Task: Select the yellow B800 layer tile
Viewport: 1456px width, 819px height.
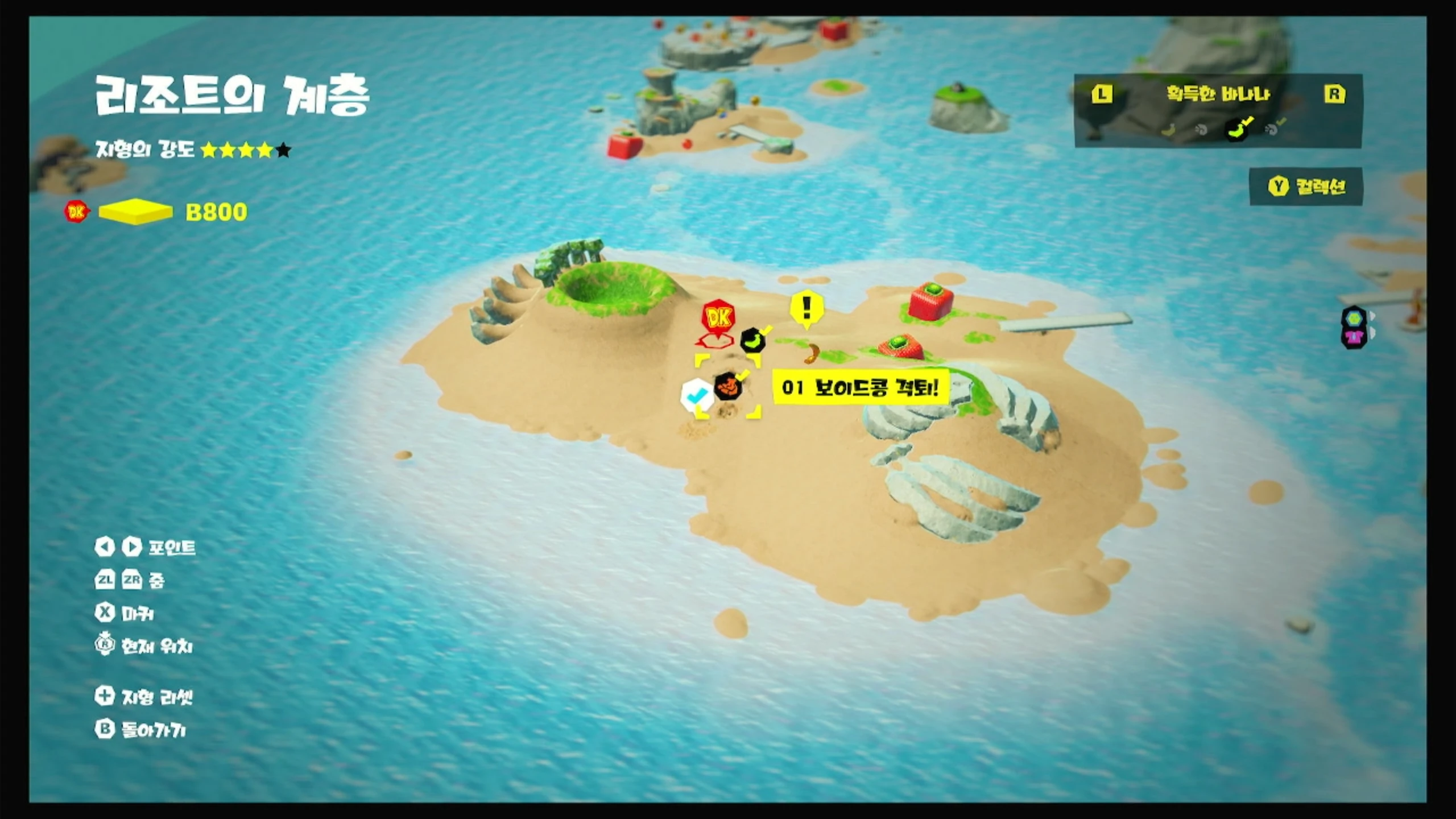Action: coord(135,212)
